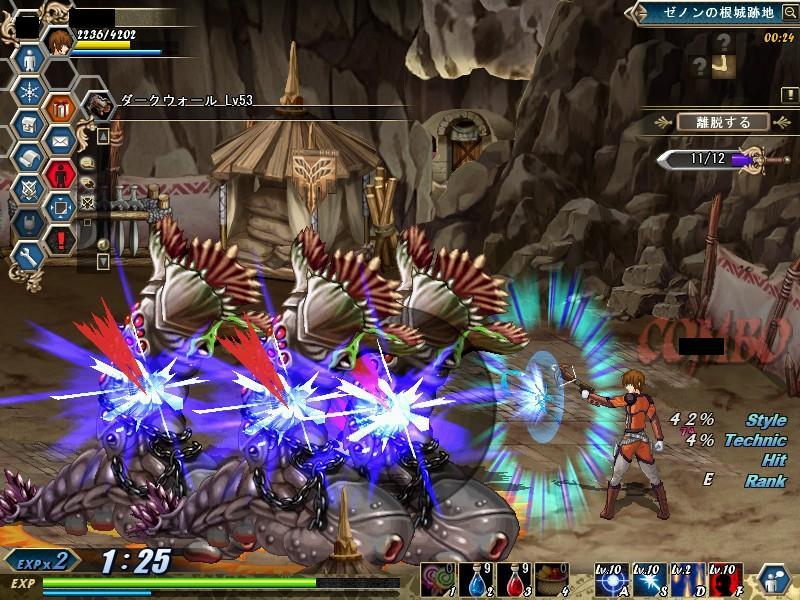Select the current room tile on minimap

[724, 65]
